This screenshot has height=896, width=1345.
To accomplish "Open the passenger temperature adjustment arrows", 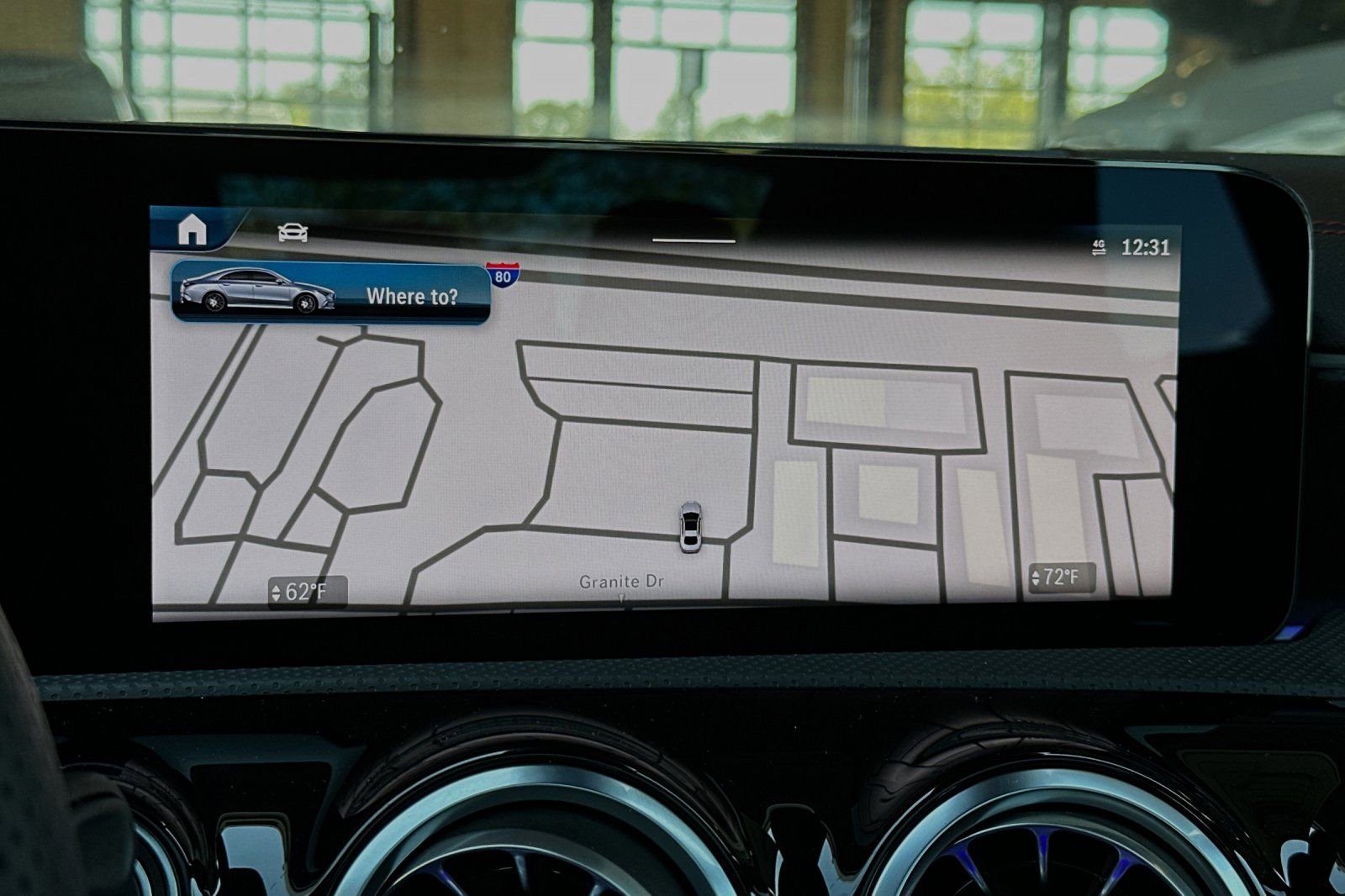I will [1035, 578].
